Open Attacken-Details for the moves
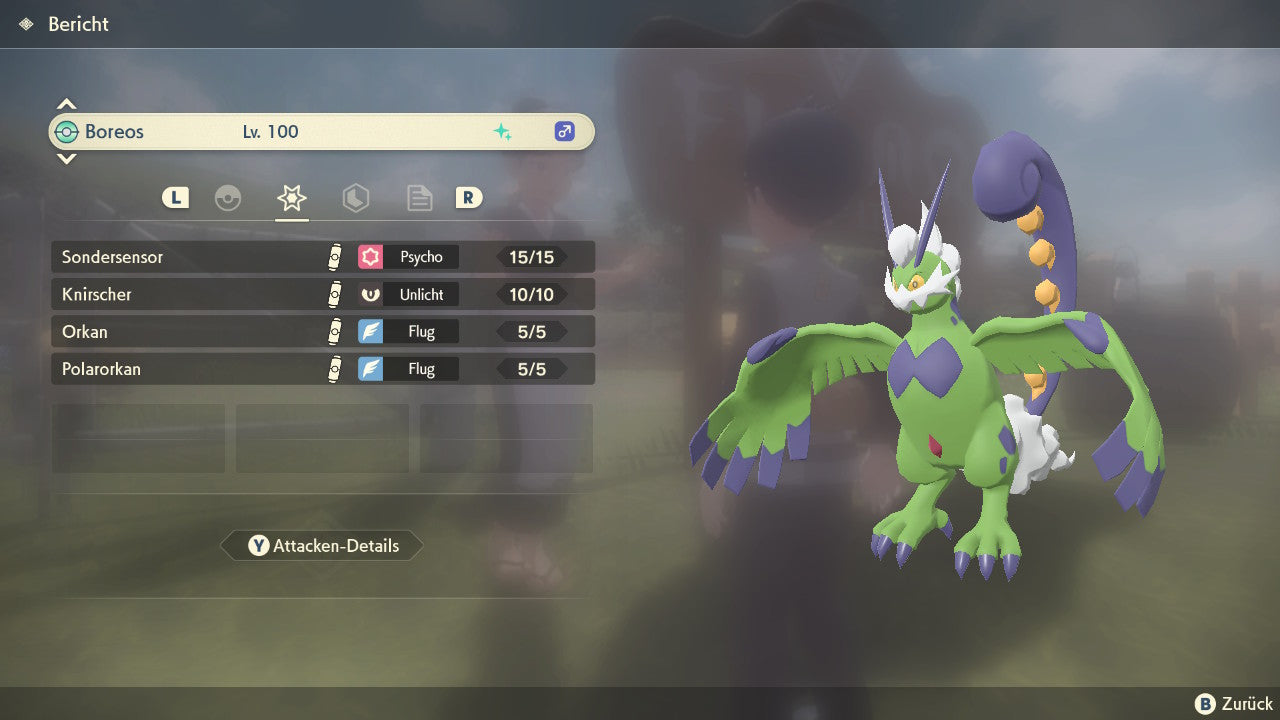Image resolution: width=1280 pixels, height=720 pixels. [322, 546]
